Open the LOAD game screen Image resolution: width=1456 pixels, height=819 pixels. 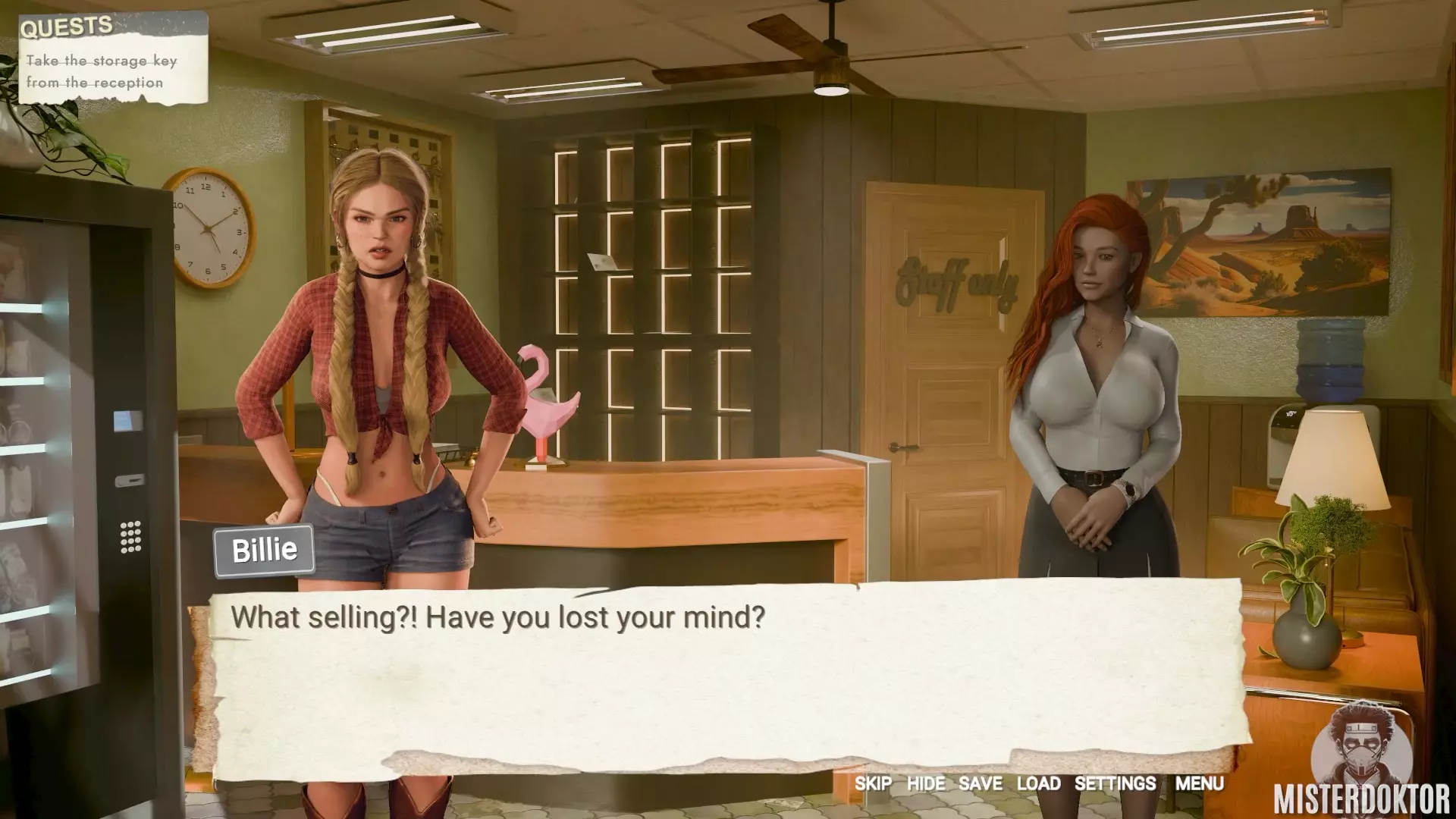tap(1038, 783)
